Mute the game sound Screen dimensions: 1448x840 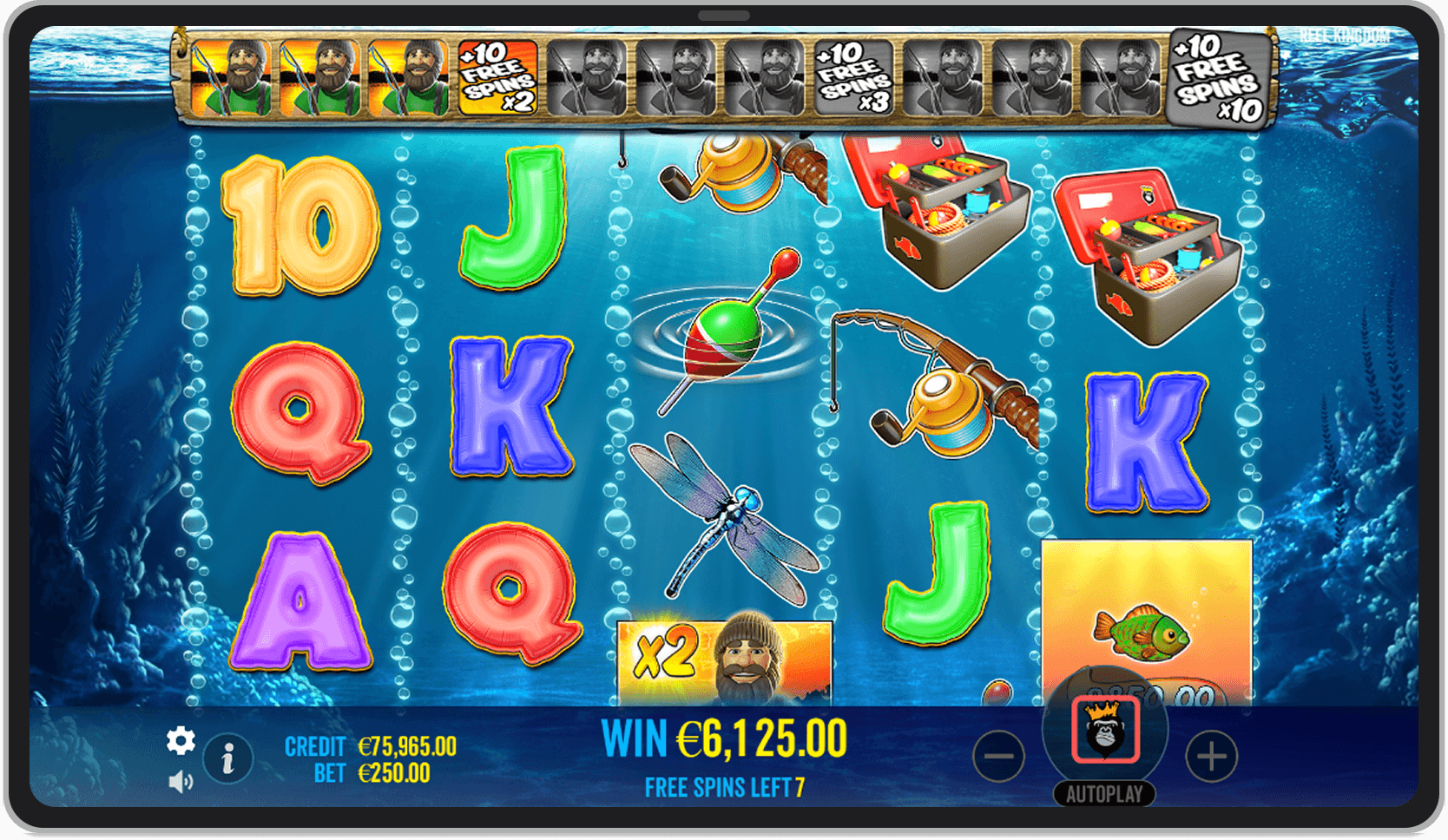(x=181, y=780)
